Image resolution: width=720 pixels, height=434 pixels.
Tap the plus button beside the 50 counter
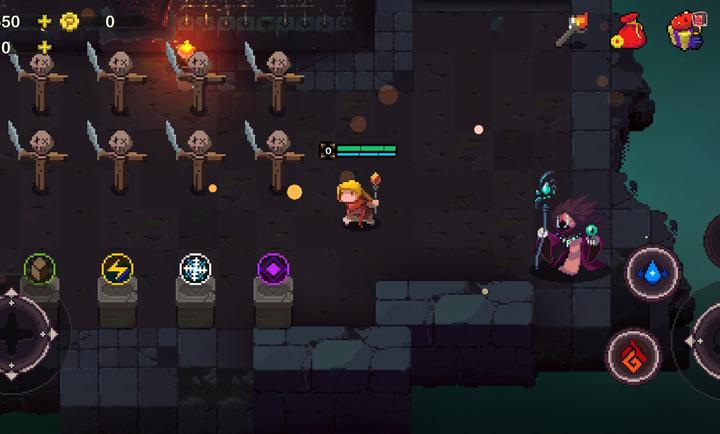tap(43, 21)
